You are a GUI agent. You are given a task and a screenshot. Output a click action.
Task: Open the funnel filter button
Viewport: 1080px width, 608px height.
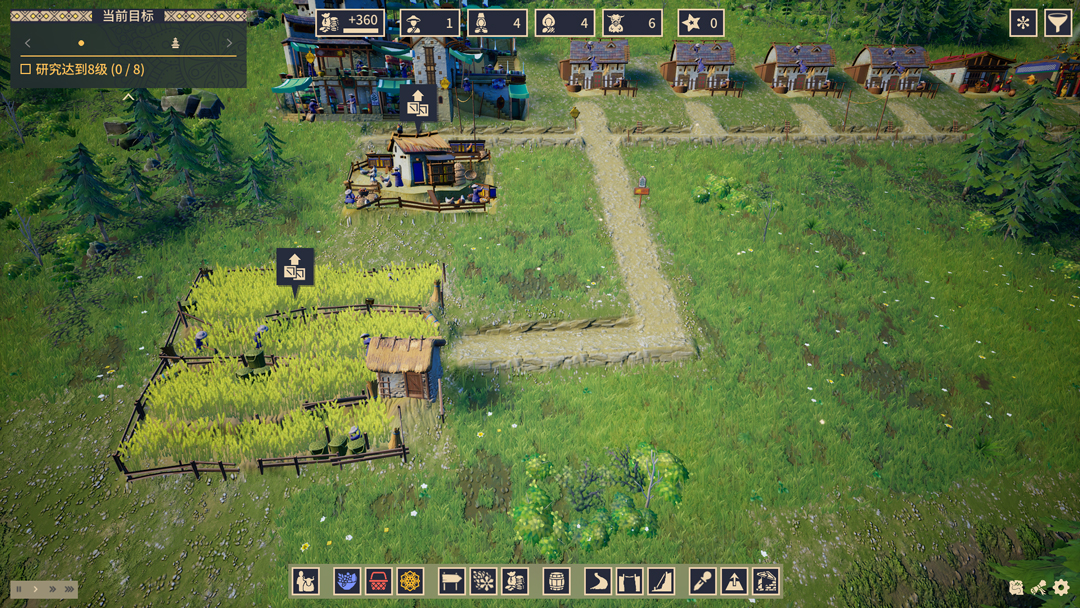click(1058, 23)
